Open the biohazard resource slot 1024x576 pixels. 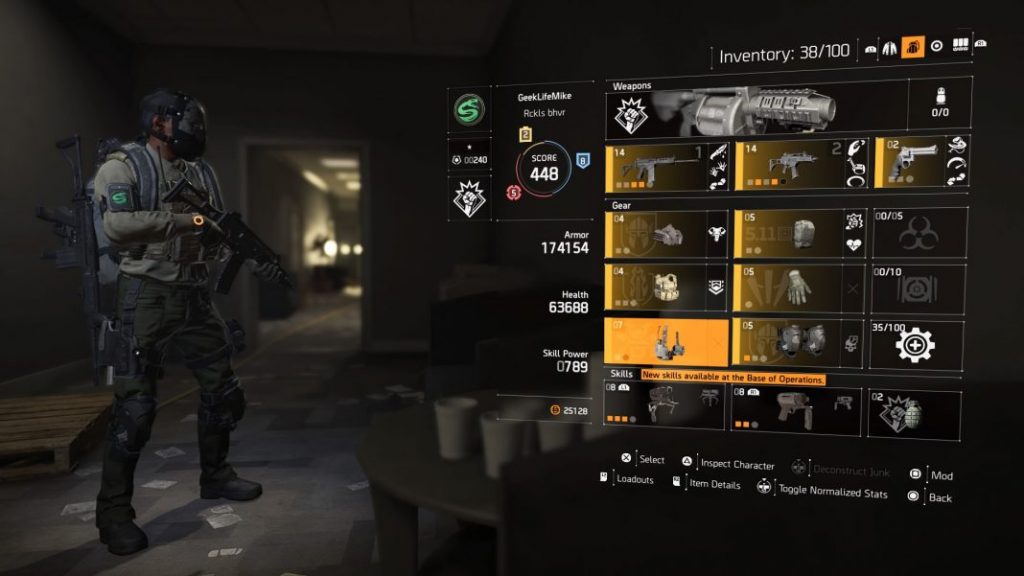tap(917, 234)
